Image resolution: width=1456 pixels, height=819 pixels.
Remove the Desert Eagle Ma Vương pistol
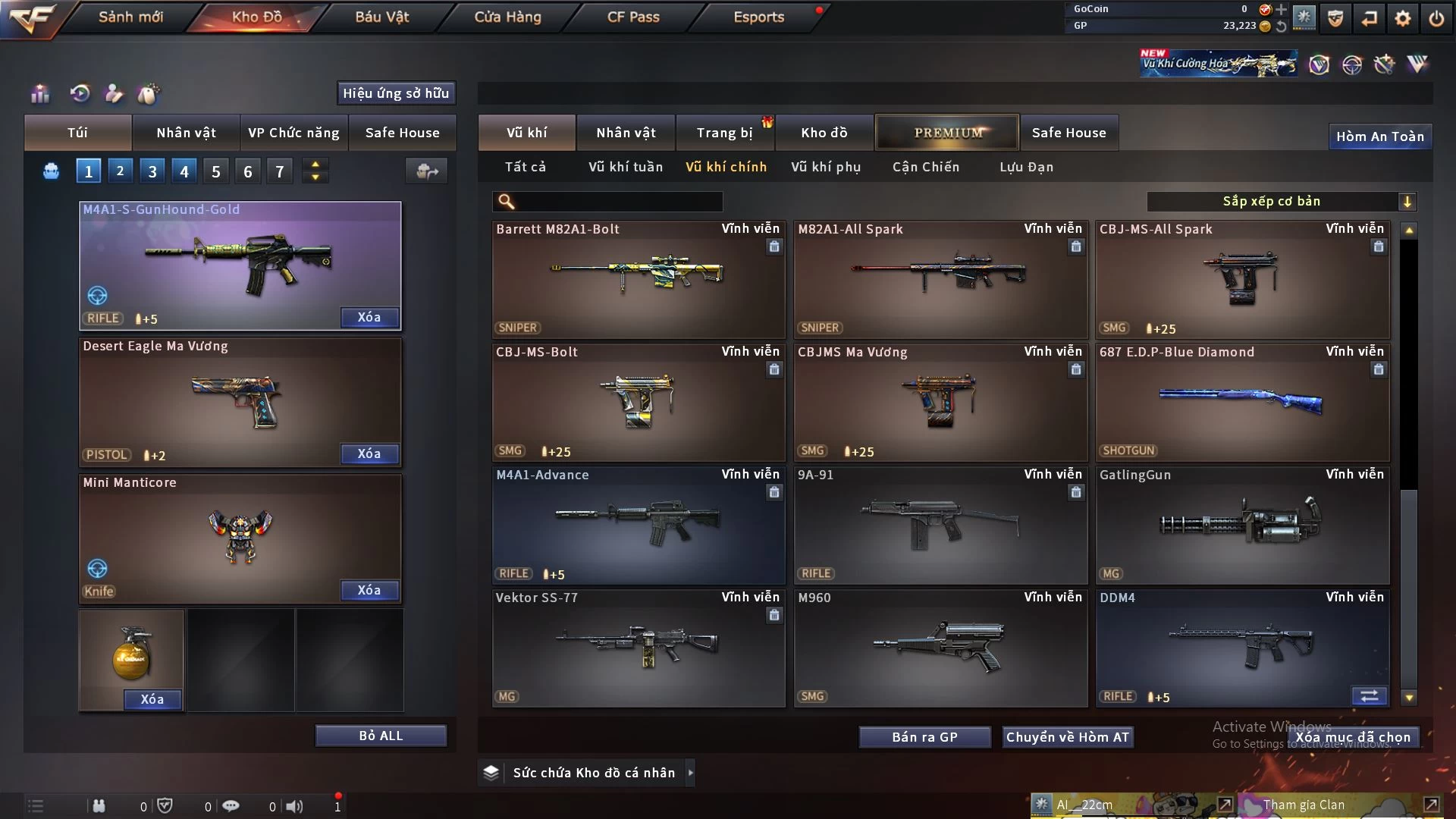(x=369, y=453)
